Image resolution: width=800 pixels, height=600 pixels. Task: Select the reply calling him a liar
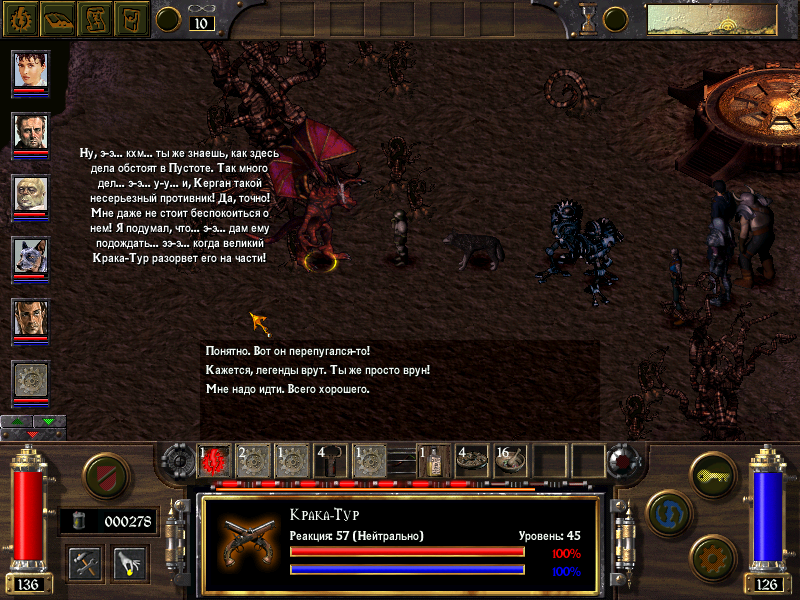317,370
